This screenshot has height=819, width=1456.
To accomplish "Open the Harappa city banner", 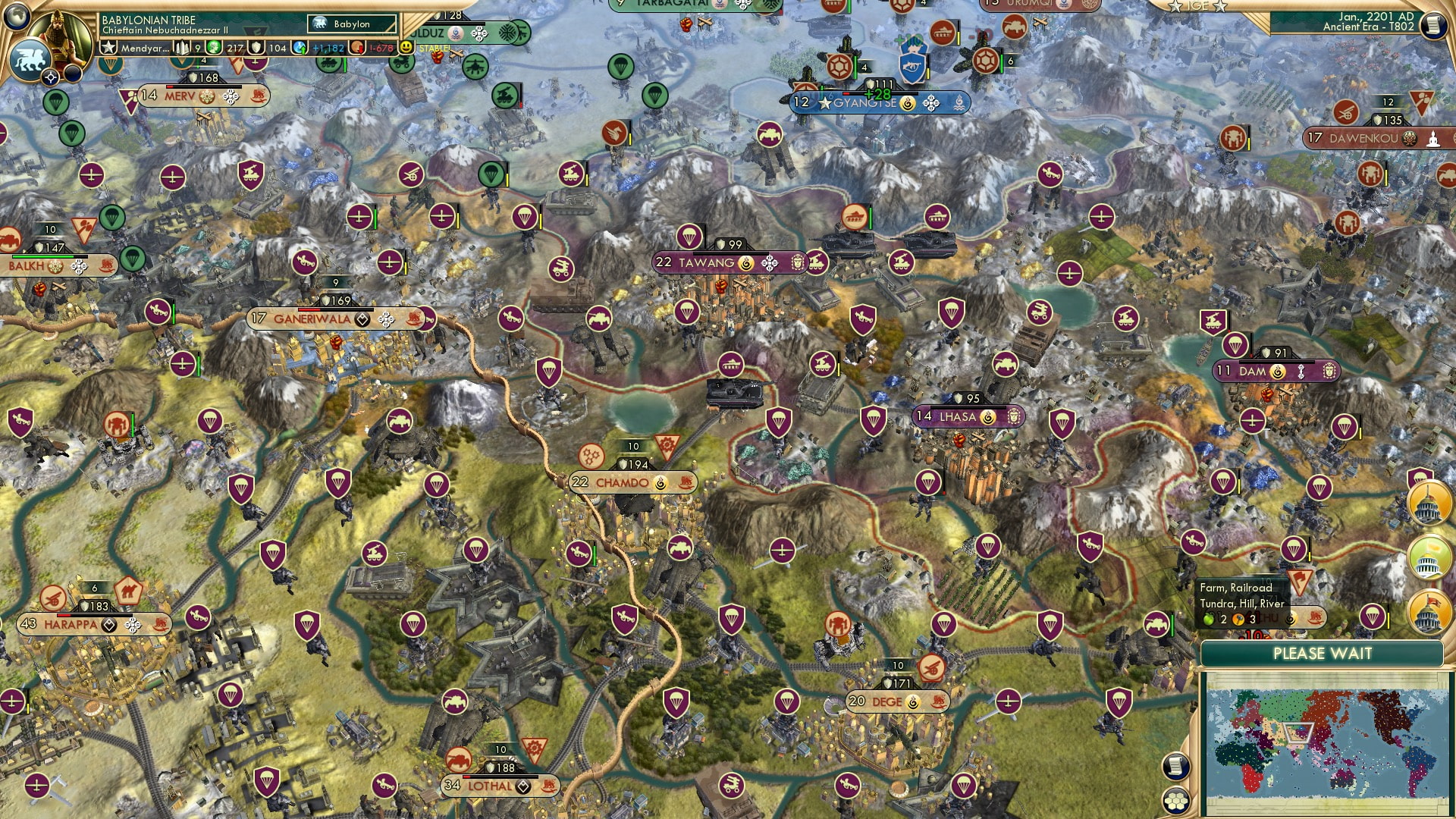I will click(x=72, y=624).
